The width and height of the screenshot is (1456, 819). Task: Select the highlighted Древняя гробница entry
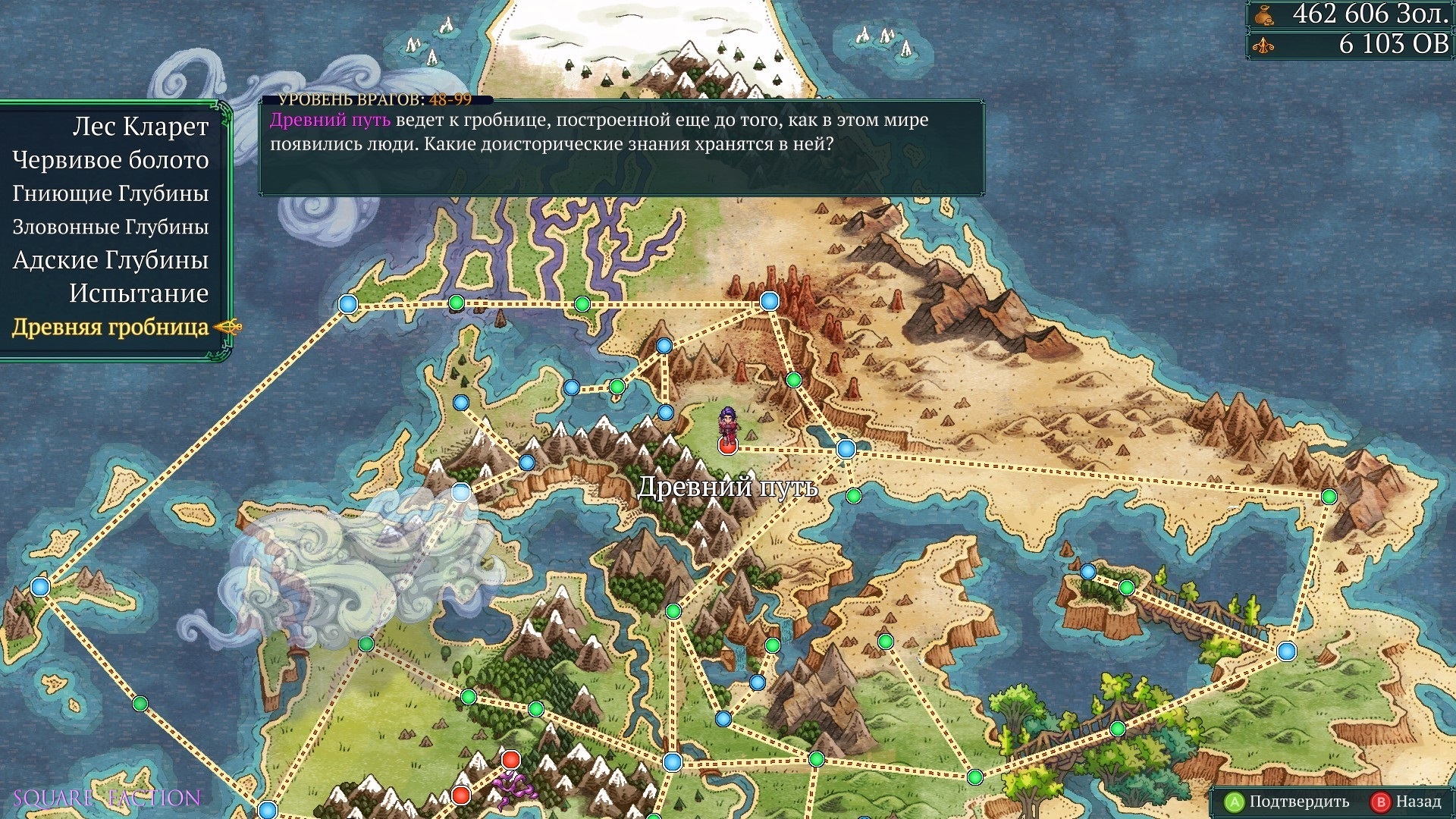111,327
